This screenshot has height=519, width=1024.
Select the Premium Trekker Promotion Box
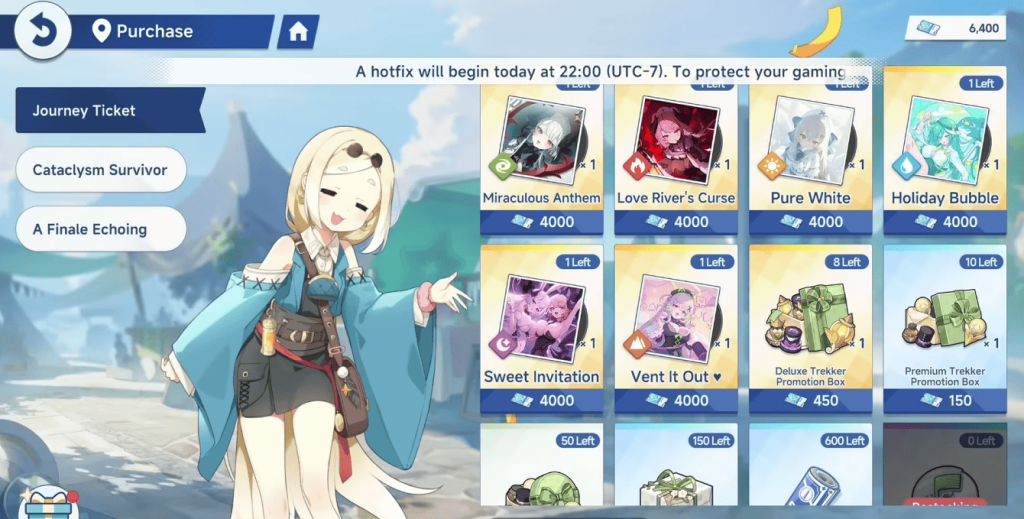[944, 330]
